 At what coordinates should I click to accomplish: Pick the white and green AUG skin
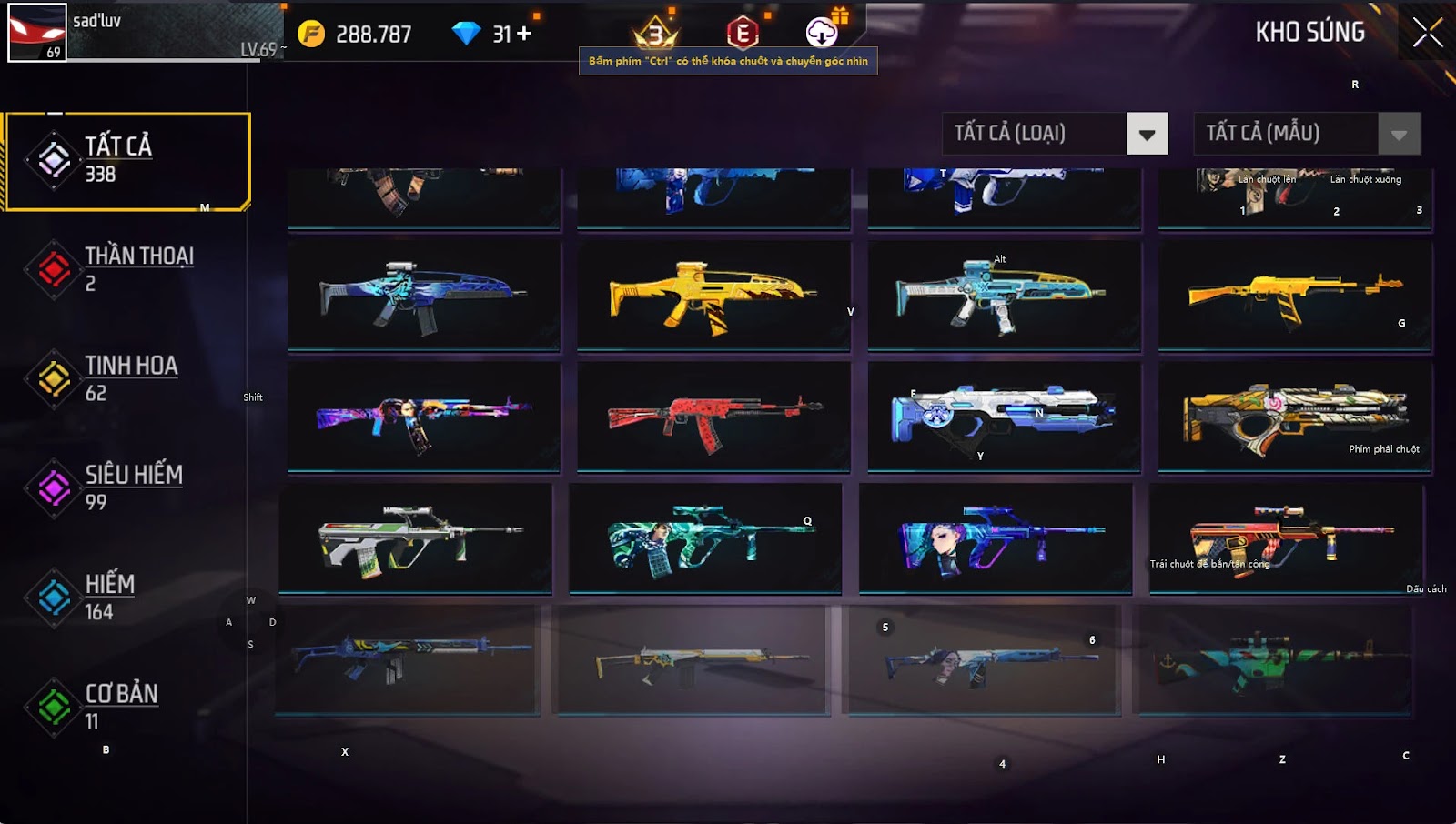pyautogui.click(x=415, y=538)
